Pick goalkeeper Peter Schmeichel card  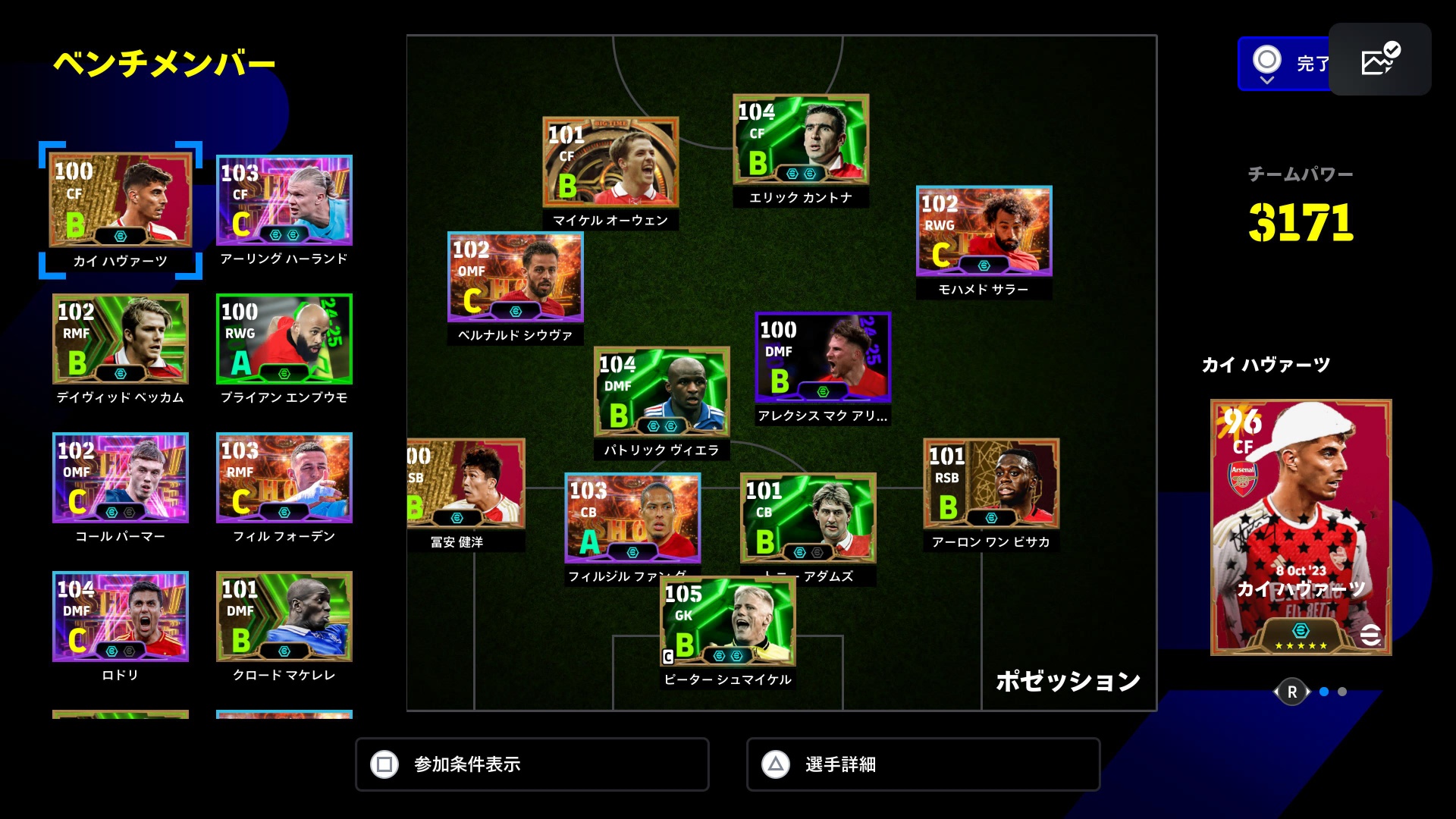pos(728,622)
